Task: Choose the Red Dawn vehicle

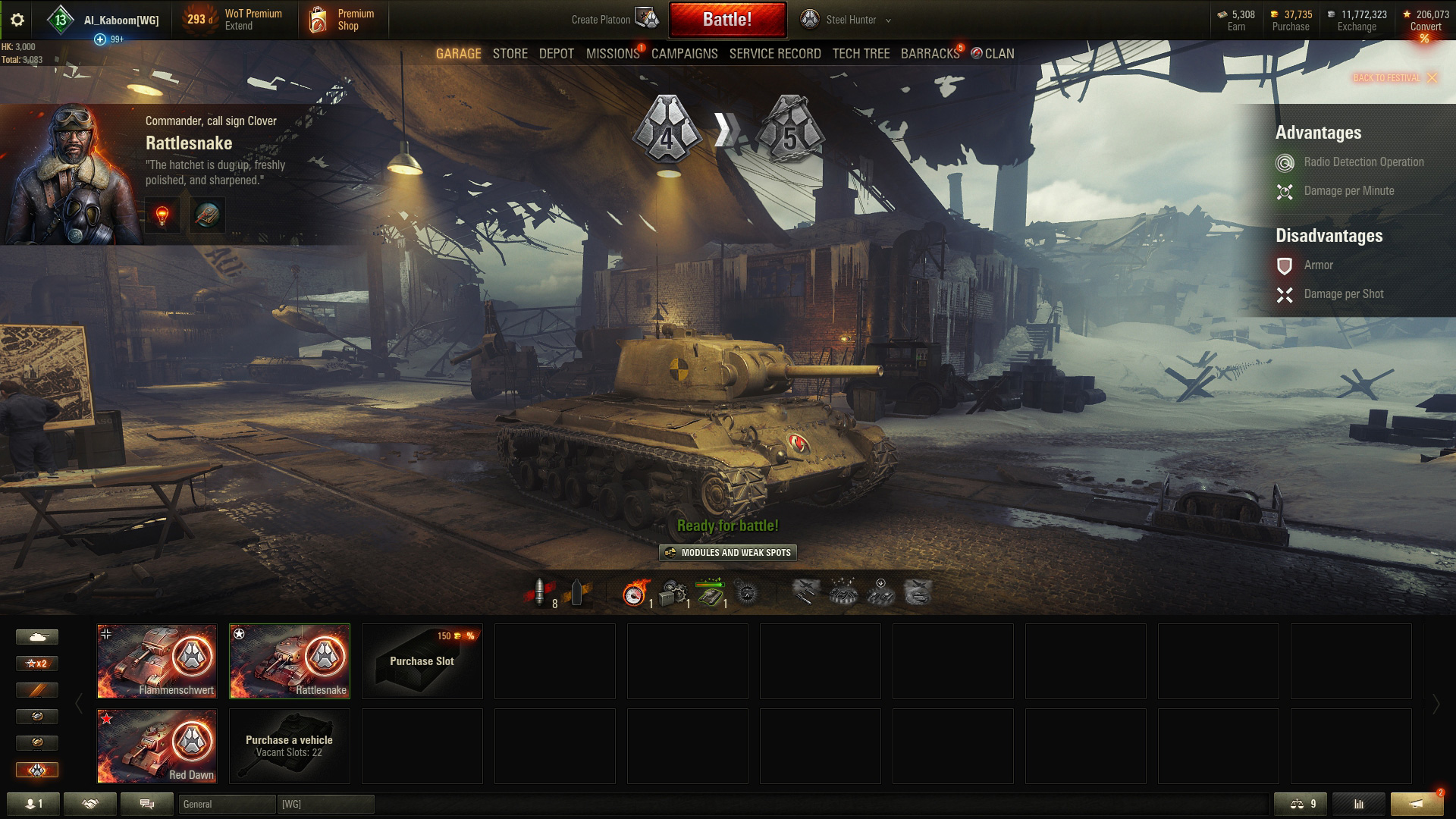Action: click(x=157, y=745)
